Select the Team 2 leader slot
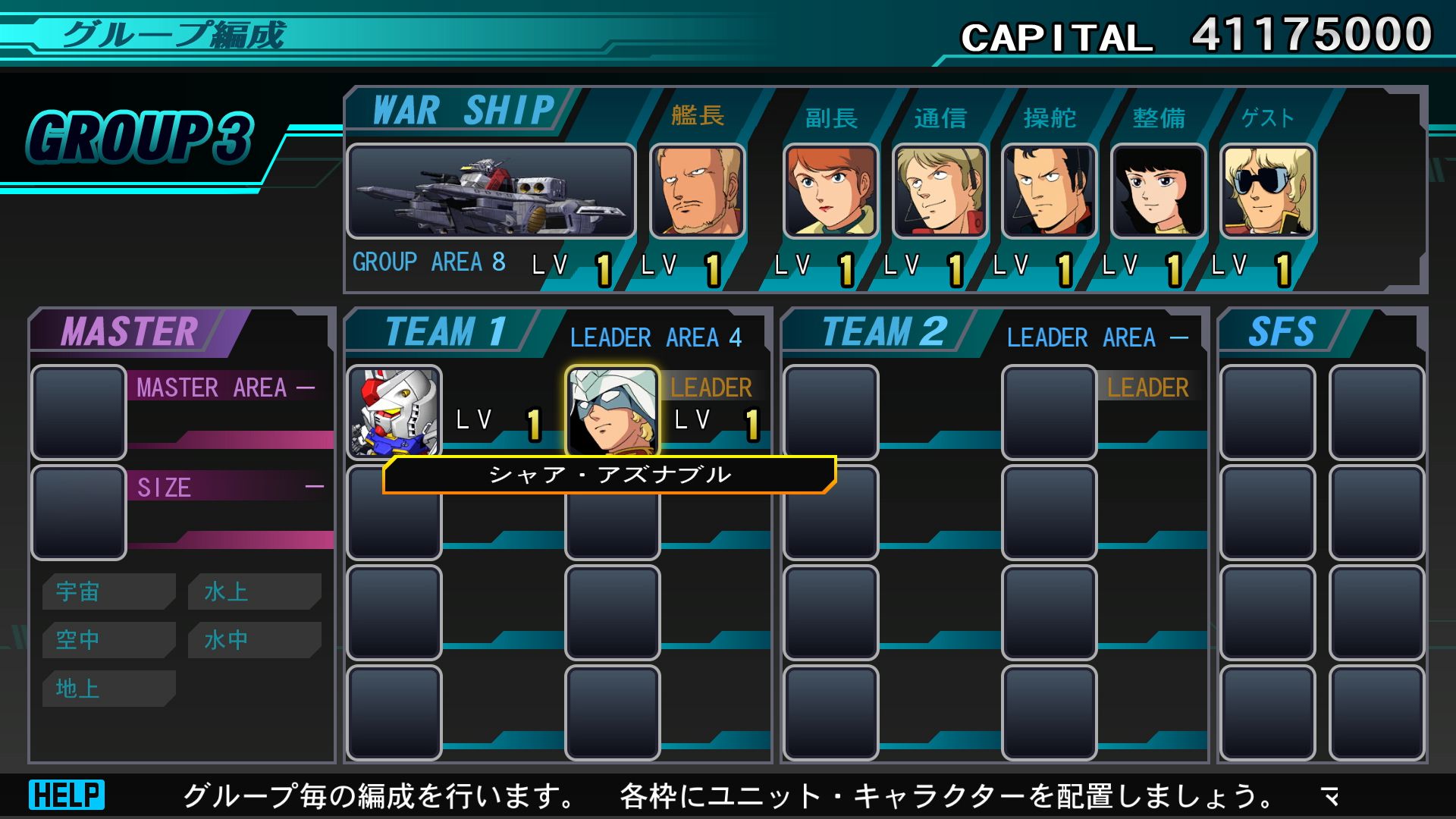 [1050, 413]
